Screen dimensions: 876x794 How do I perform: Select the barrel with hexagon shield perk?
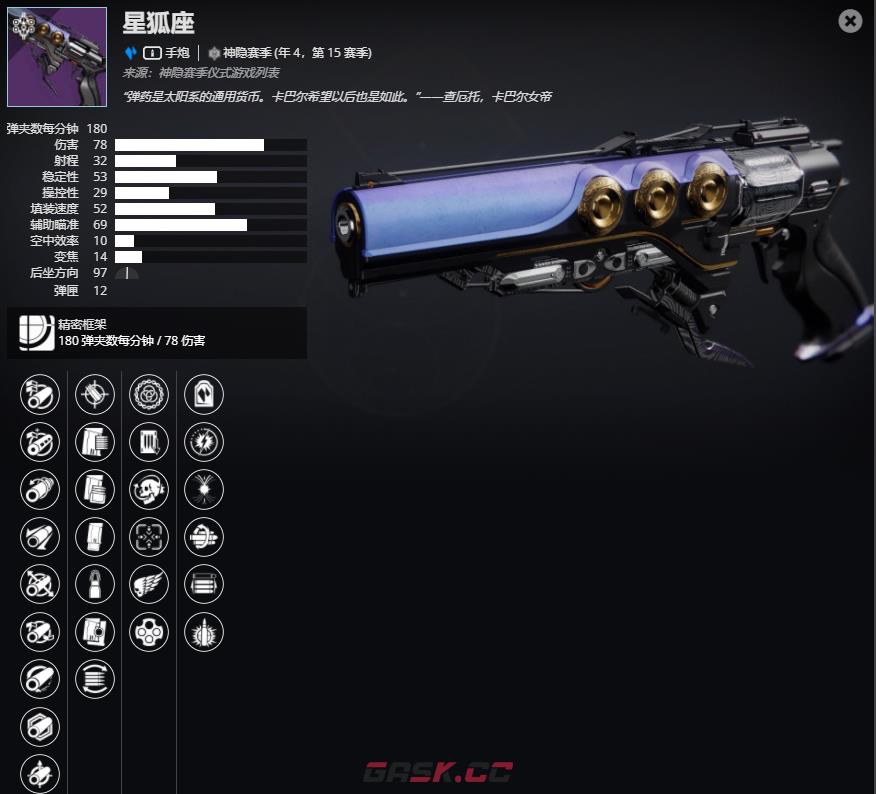pos(40,727)
